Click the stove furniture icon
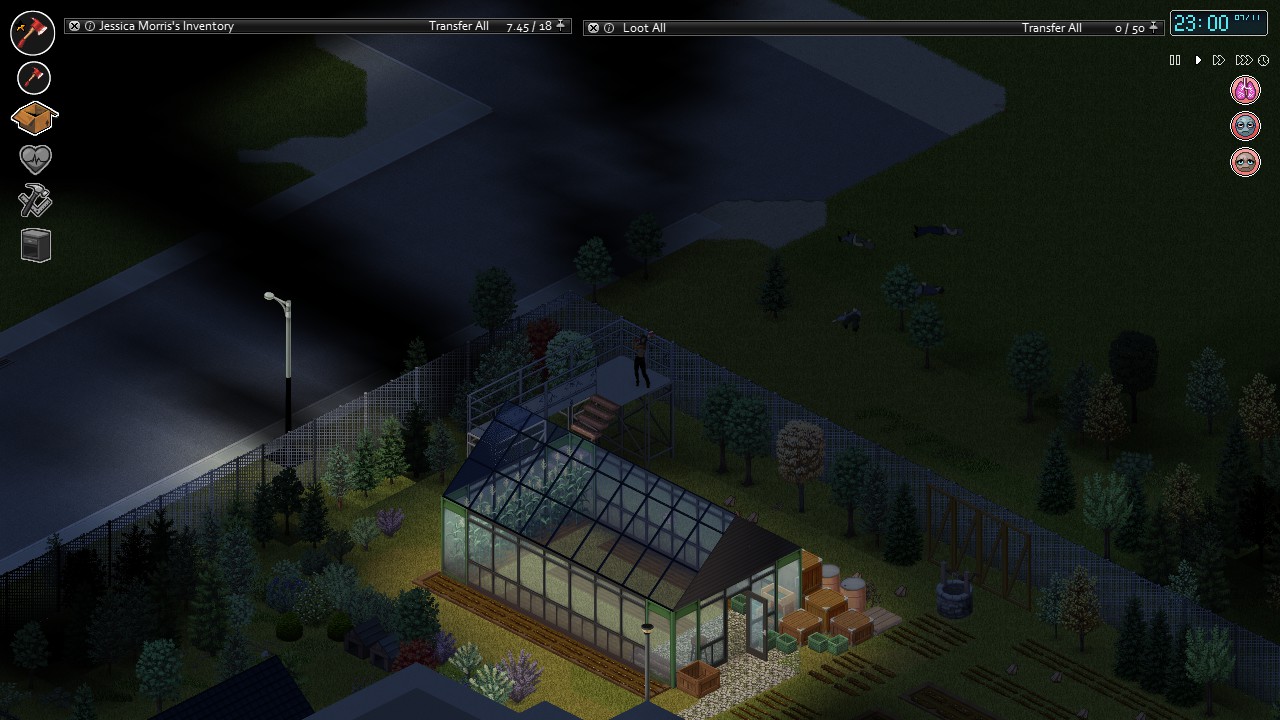The image size is (1280, 720). pyautogui.click(x=35, y=245)
